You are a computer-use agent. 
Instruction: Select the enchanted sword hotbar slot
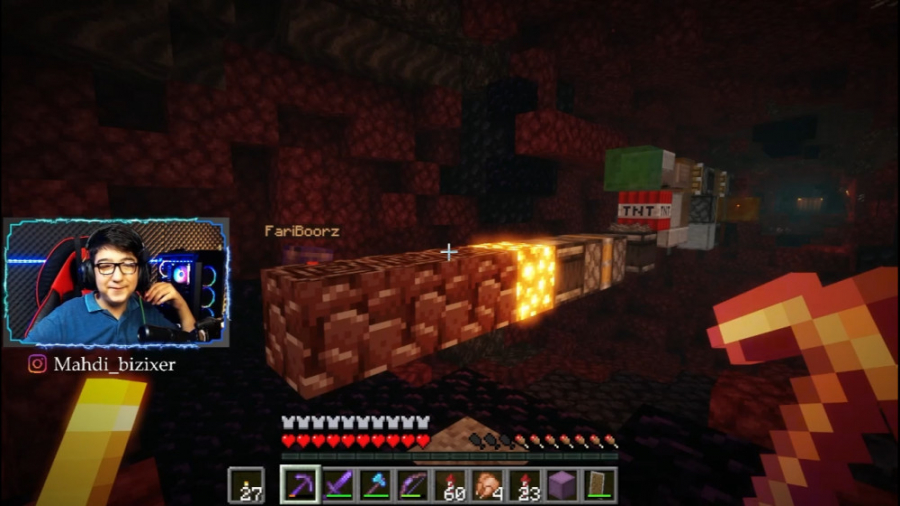338,485
